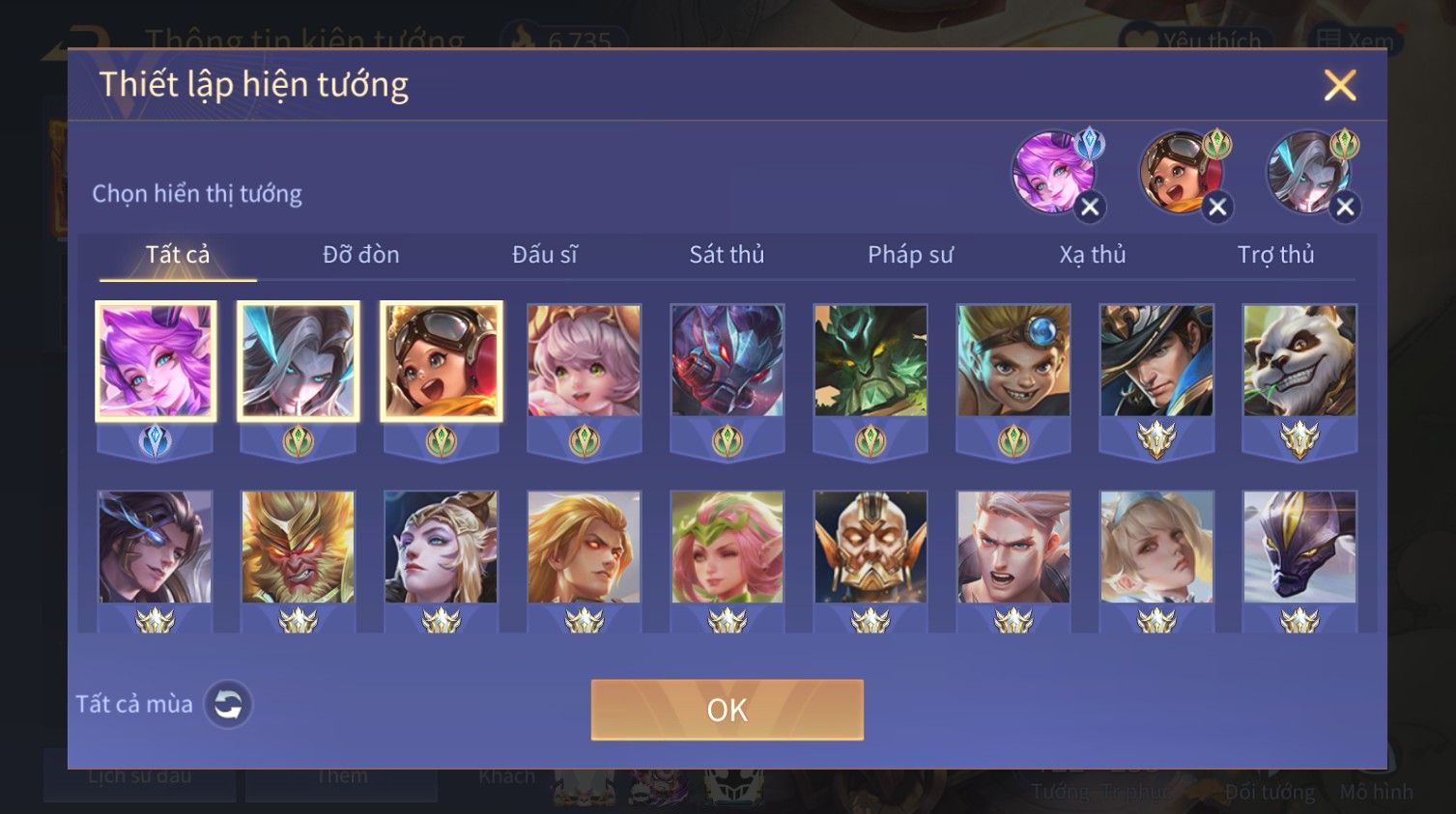Choose the grinning boy with blue gem headband
Viewport: 1456px width, 814px height.
coord(1013,361)
